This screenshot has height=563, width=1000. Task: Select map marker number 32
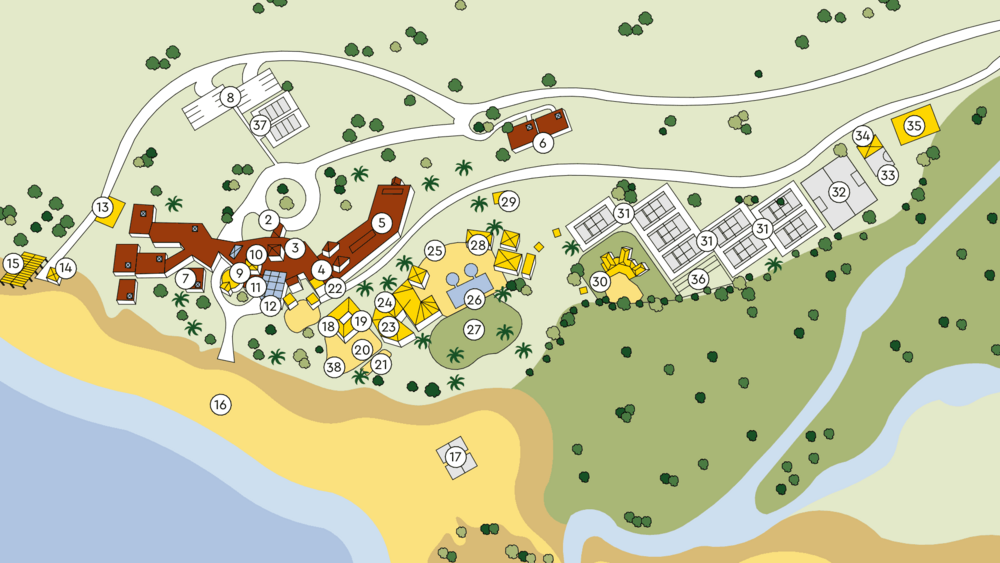point(839,192)
